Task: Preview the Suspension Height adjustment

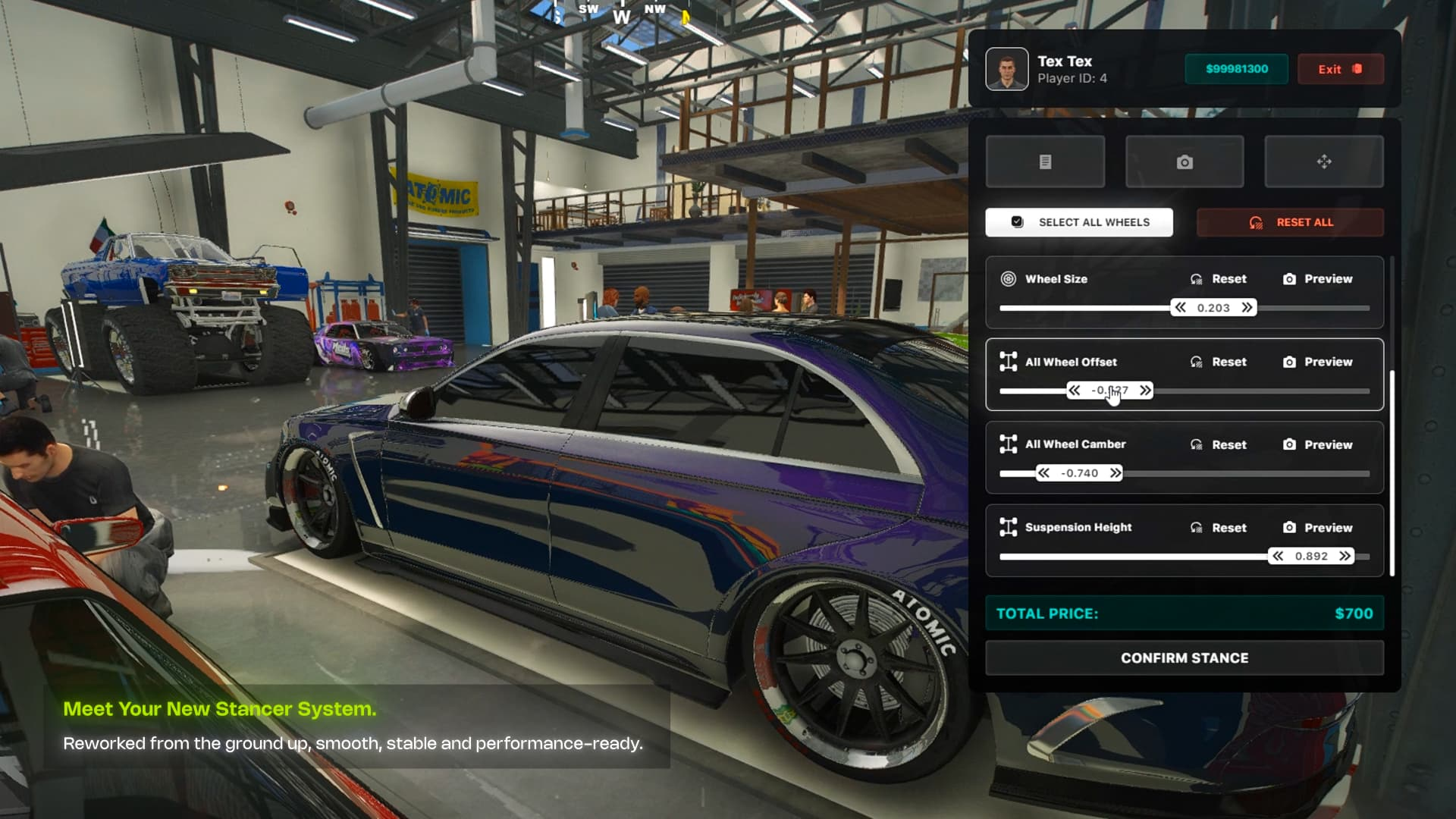Action: point(1289,527)
